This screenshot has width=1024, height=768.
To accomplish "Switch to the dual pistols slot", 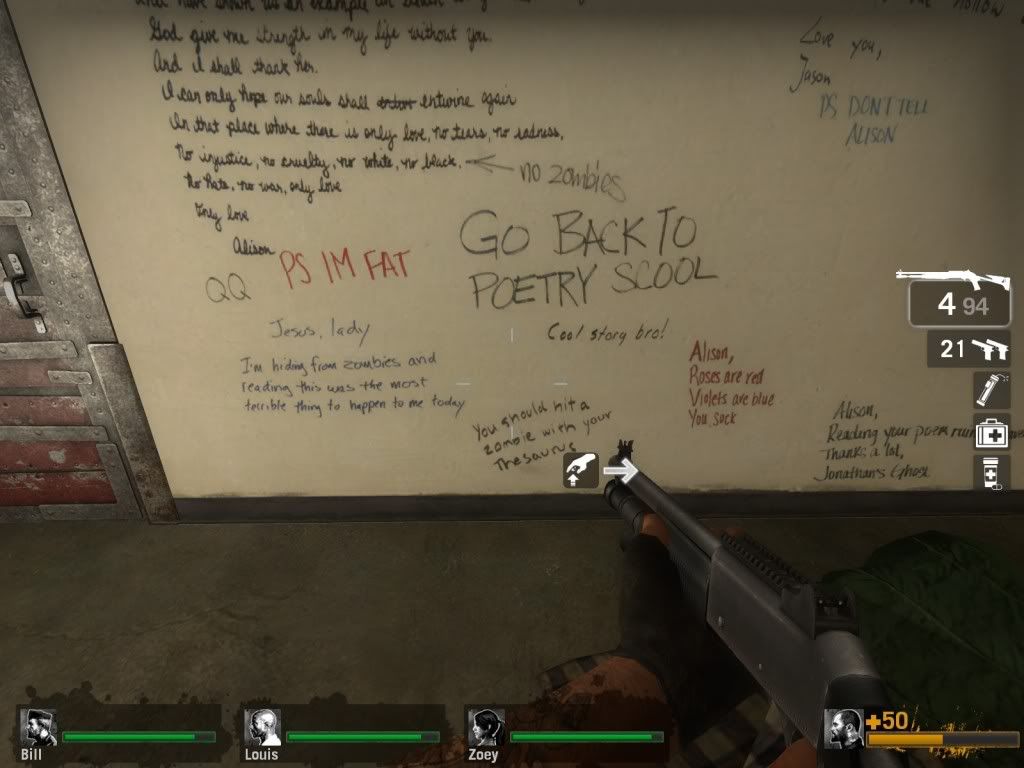I will 969,349.
